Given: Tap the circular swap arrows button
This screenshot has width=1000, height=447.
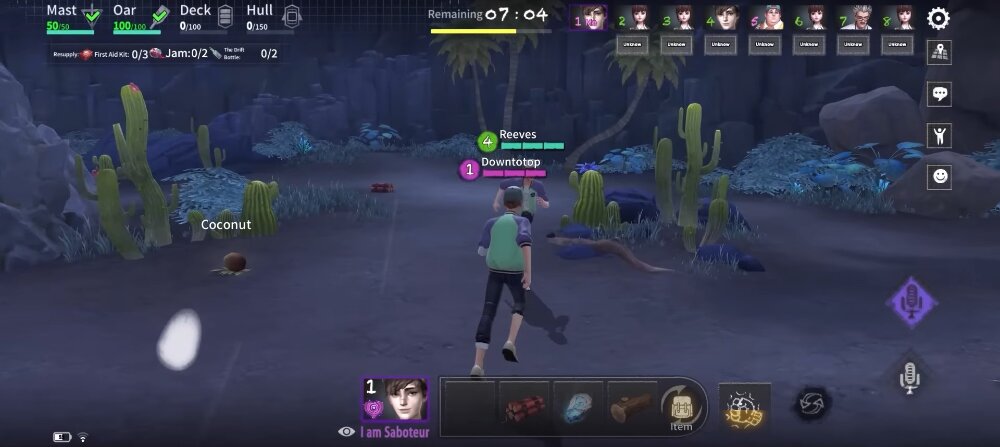Looking at the screenshot, I should point(810,404).
